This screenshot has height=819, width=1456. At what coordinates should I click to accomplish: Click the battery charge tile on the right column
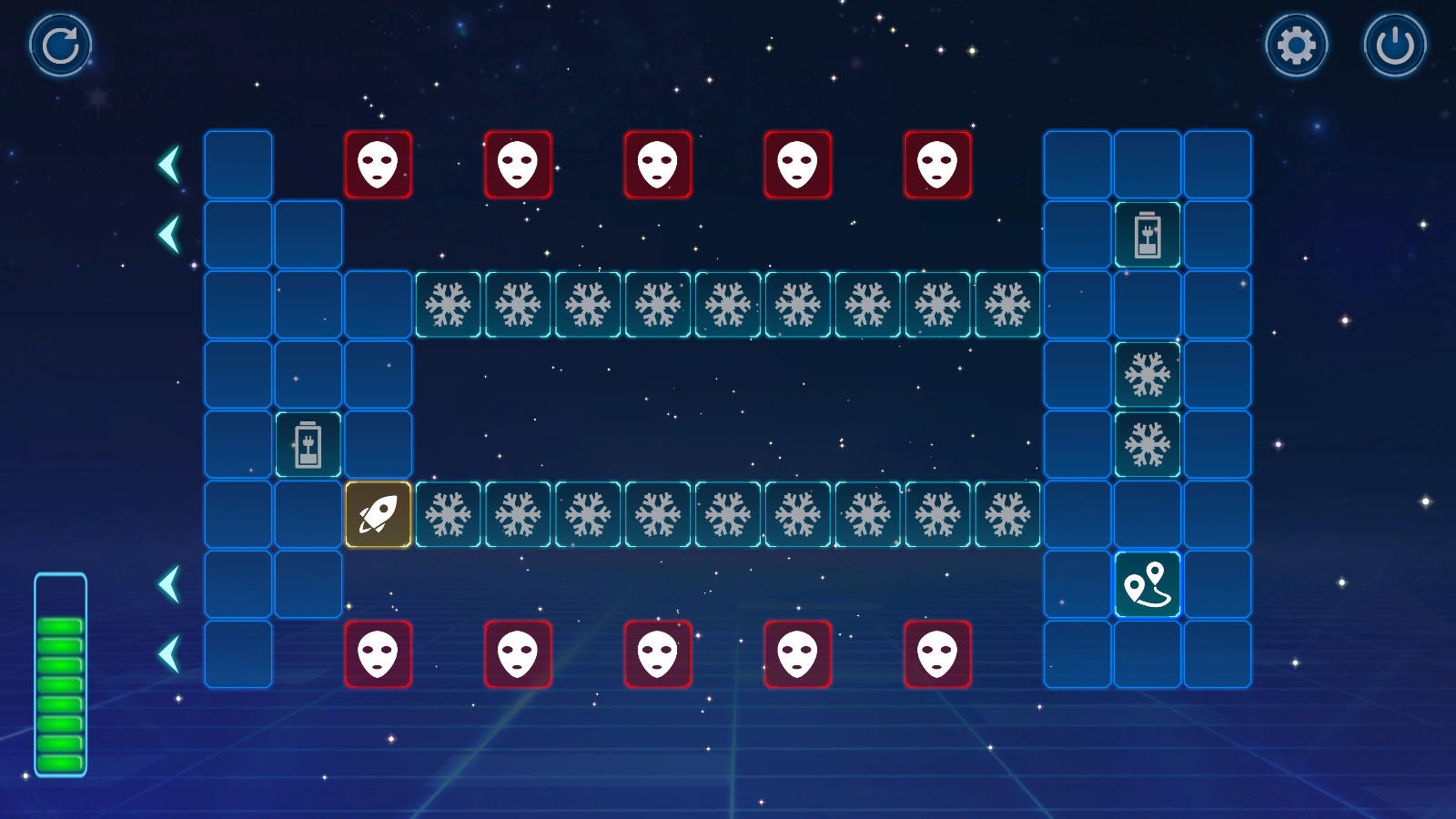coord(1148,233)
